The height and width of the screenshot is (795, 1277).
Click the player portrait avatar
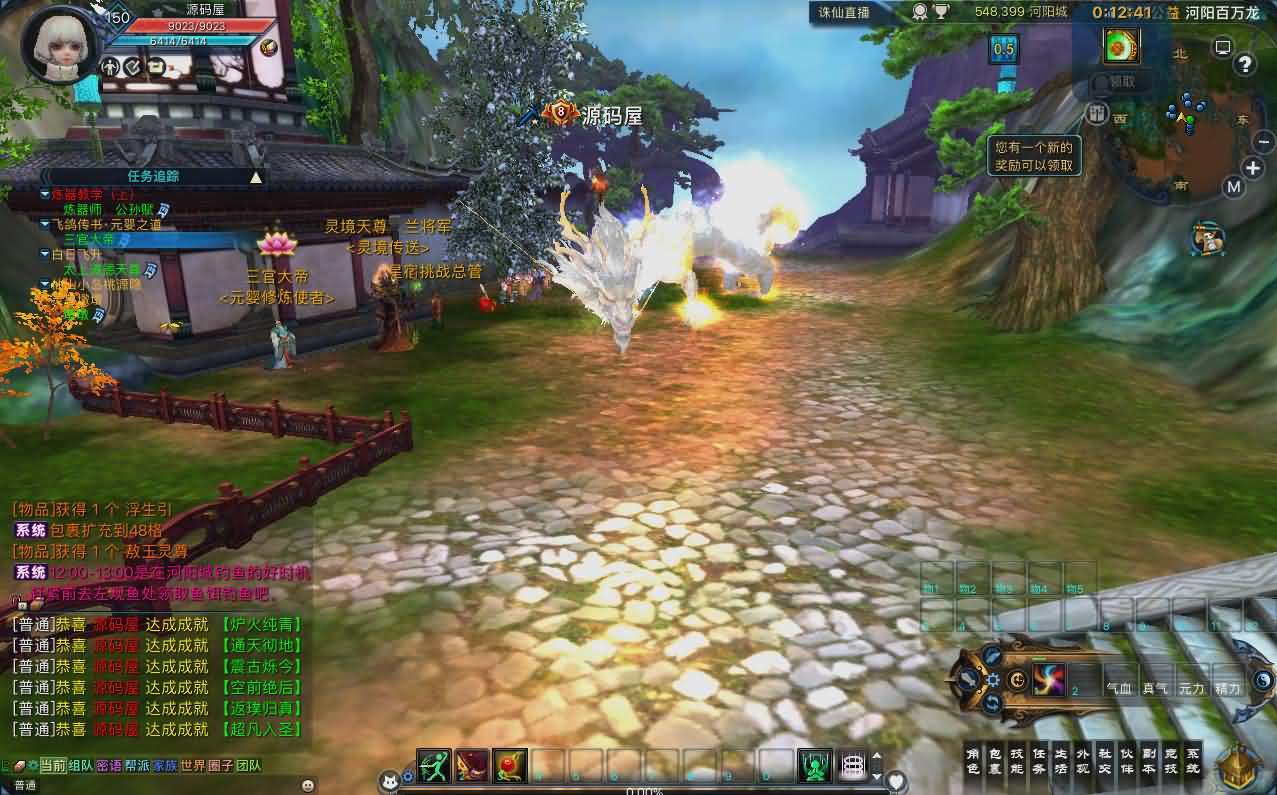click(x=59, y=46)
